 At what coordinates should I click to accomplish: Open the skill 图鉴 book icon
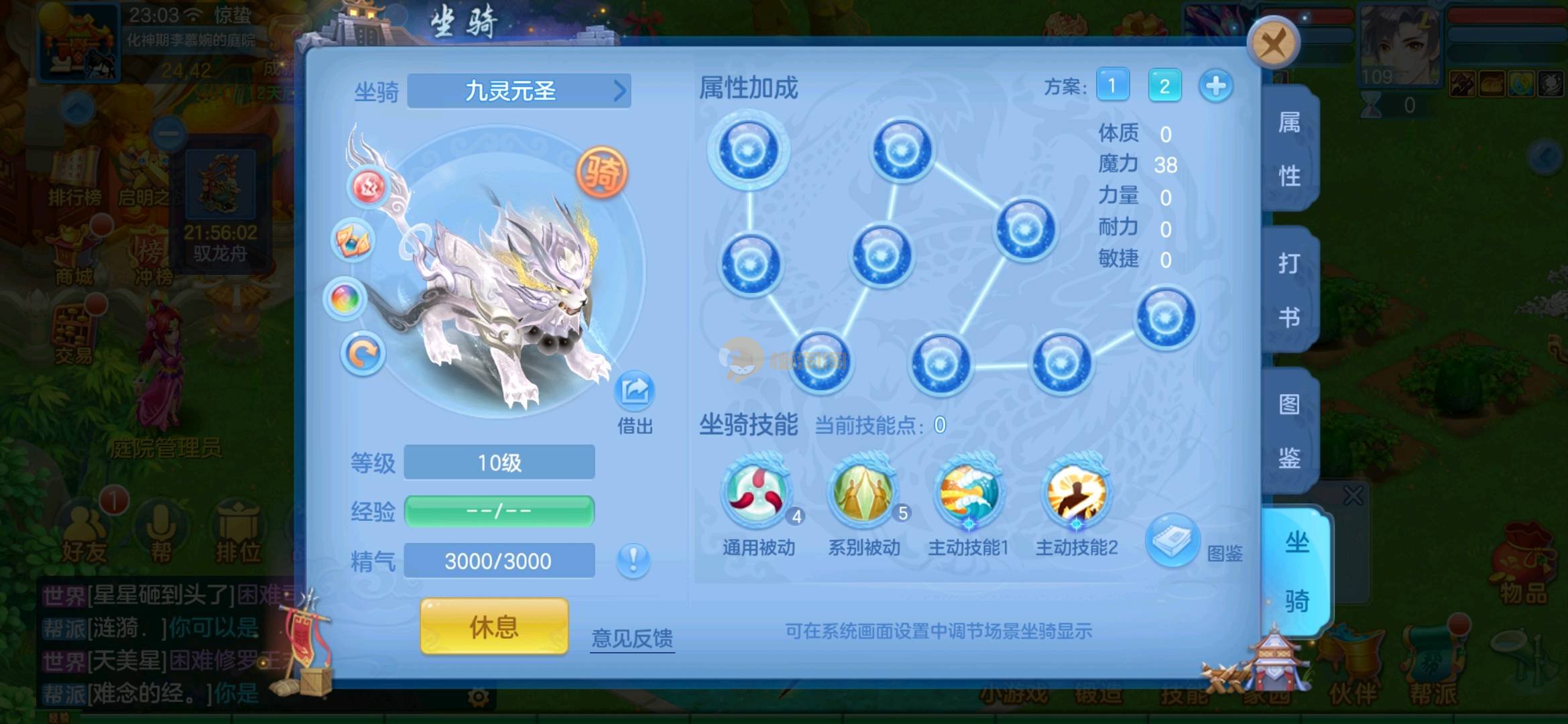pos(1172,540)
